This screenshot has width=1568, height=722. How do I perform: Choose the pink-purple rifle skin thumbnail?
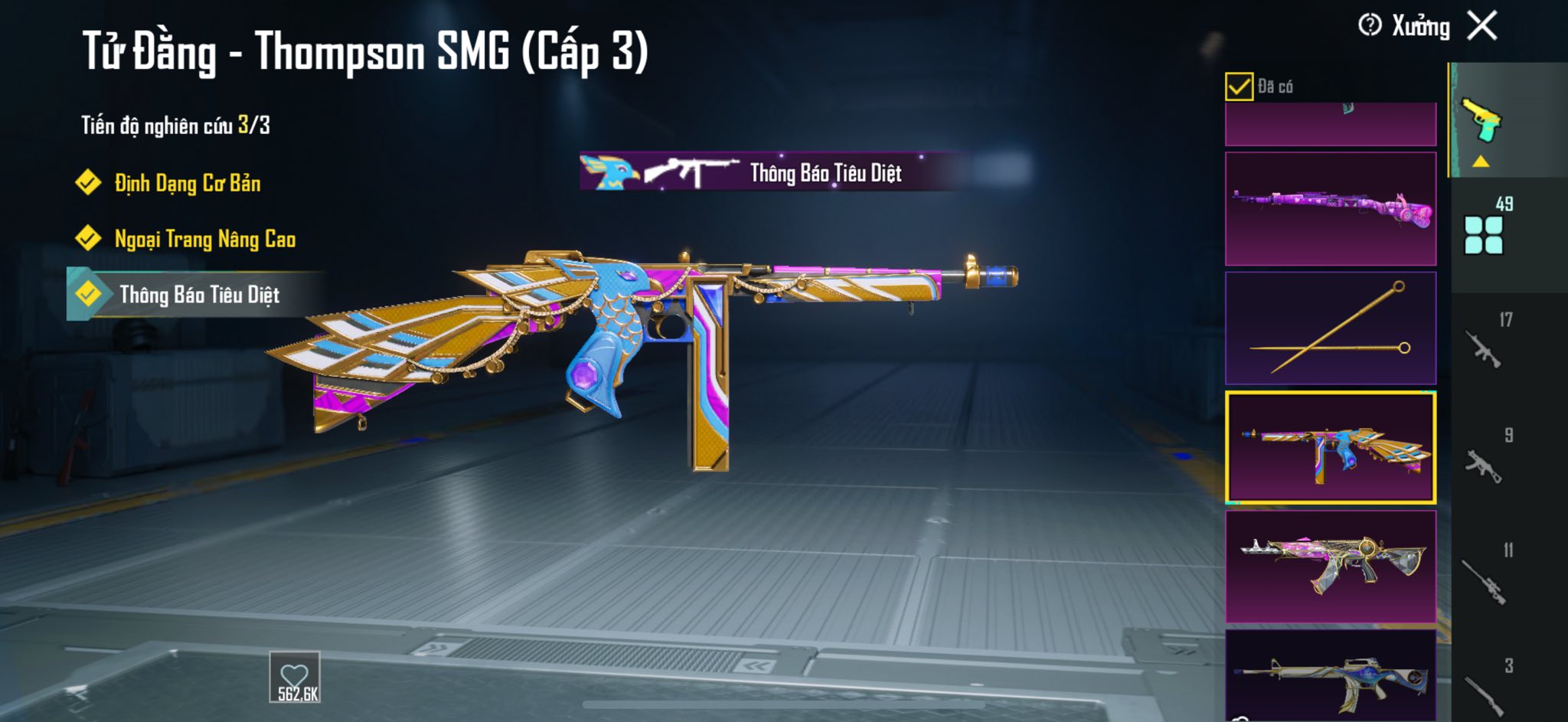(1330, 208)
